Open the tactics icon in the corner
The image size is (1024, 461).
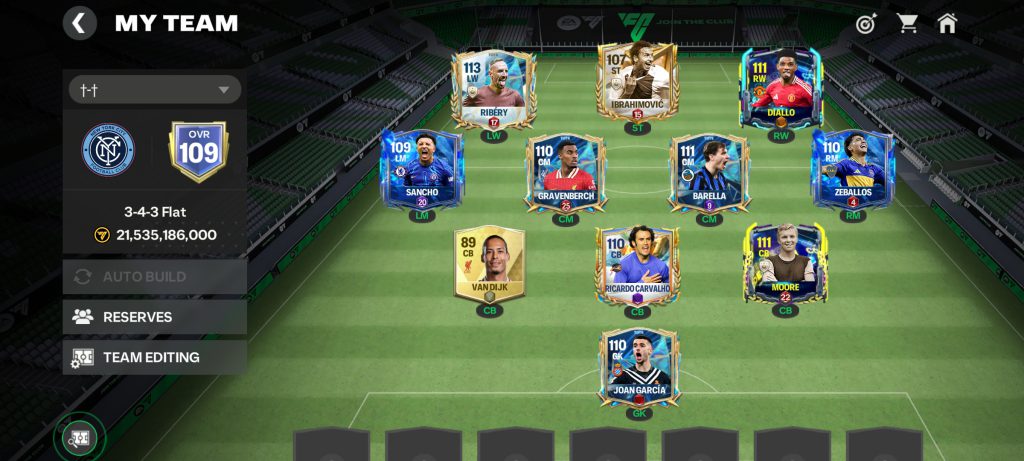[x=79, y=437]
